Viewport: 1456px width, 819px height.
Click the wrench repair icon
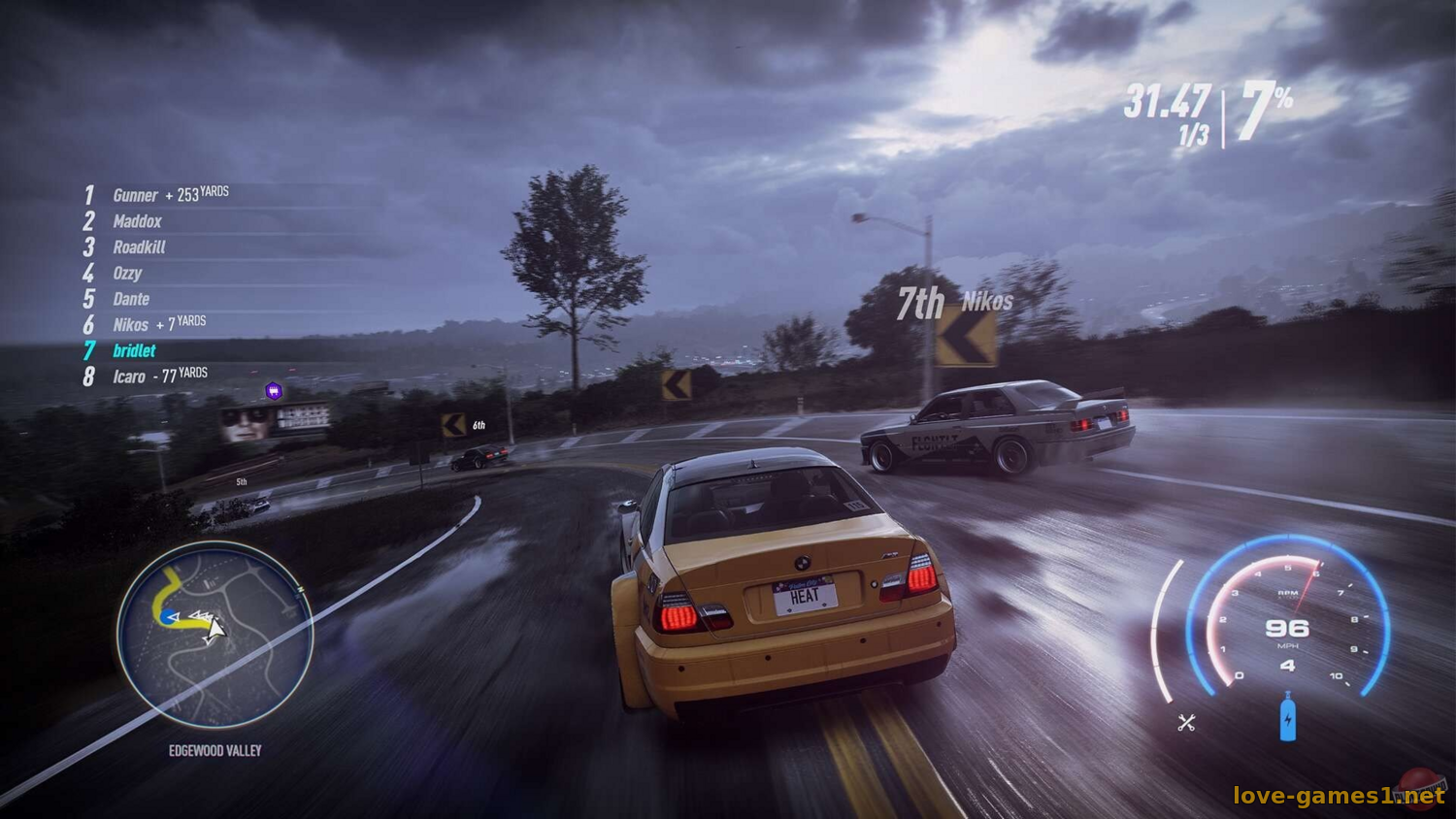tap(1186, 722)
